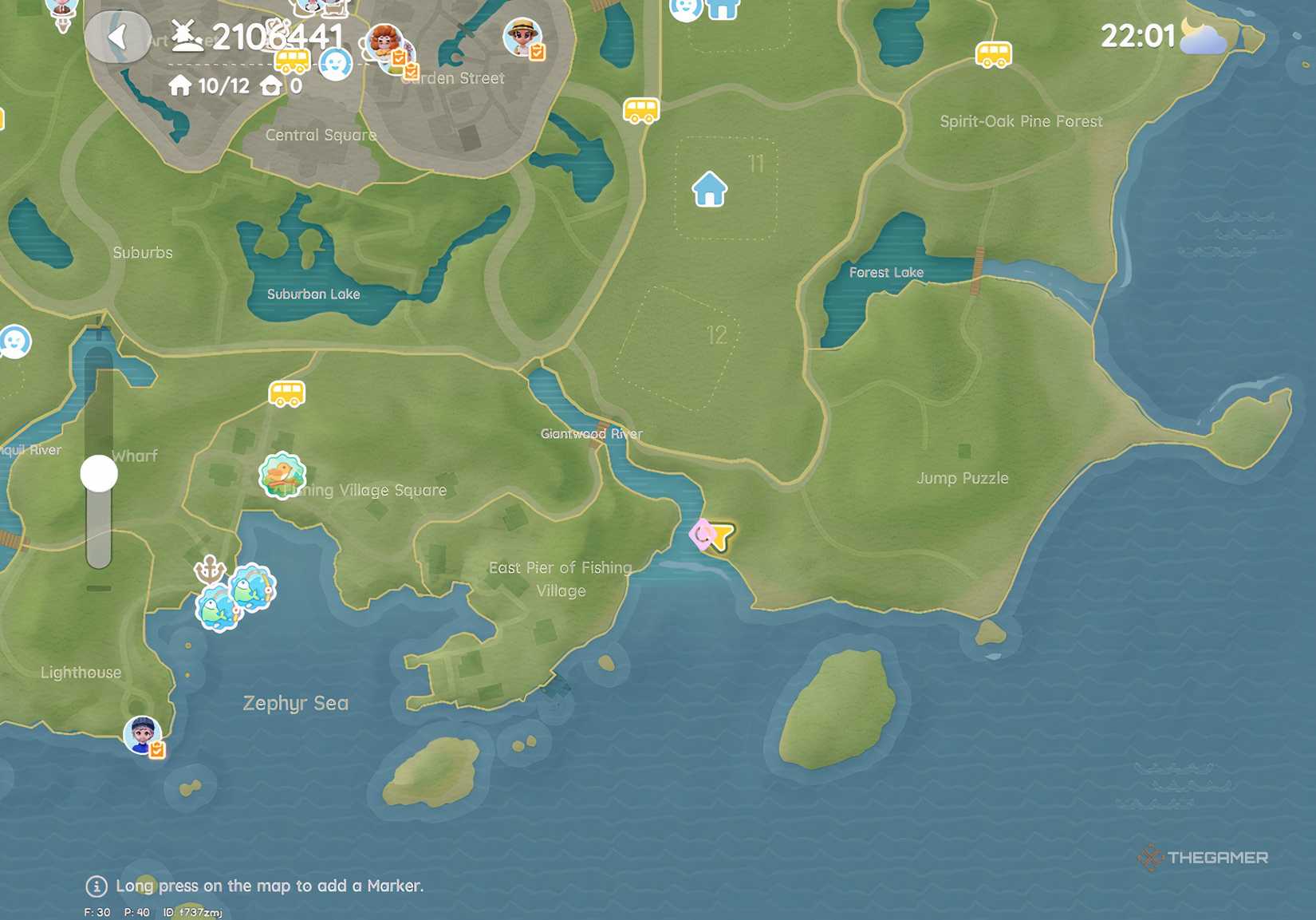Click the blue house icon above plot 11

tap(708, 190)
